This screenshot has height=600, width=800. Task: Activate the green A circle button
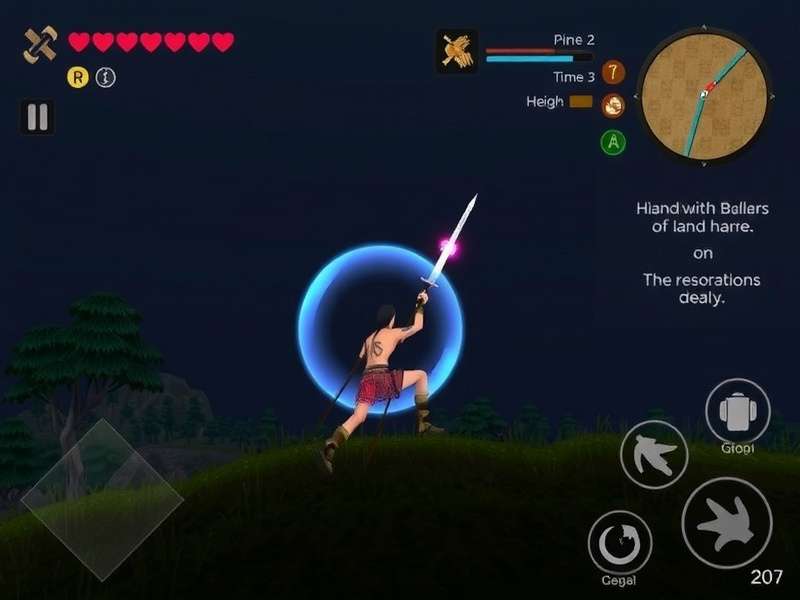(613, 142)
